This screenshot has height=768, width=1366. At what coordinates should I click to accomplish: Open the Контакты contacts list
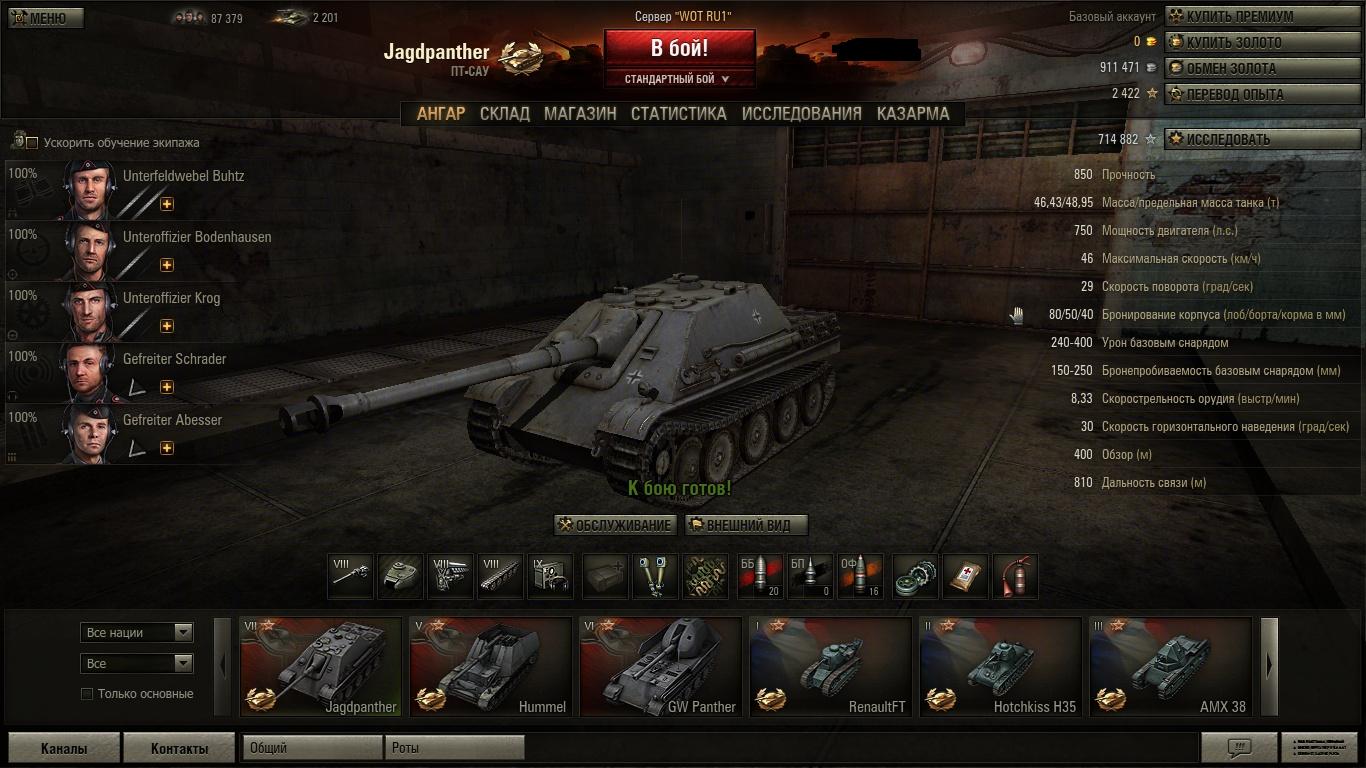179,748
